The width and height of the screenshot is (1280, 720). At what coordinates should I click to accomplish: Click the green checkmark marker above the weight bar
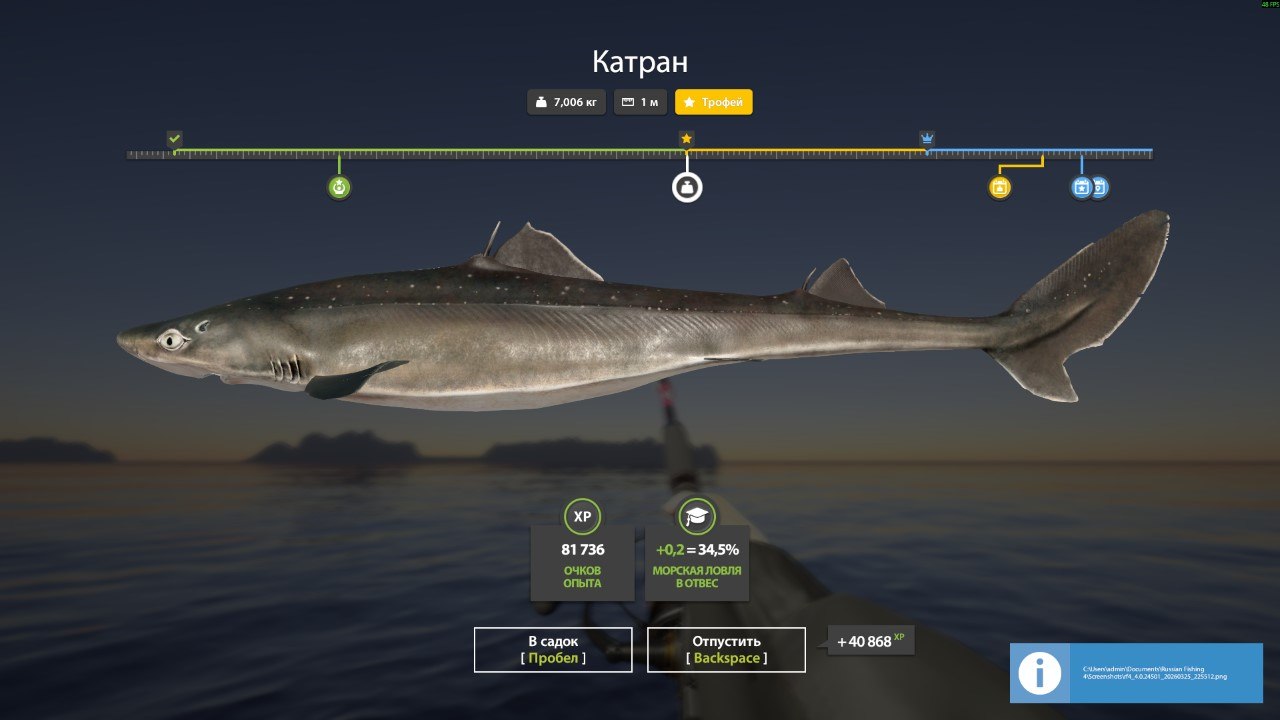[176, 139]
